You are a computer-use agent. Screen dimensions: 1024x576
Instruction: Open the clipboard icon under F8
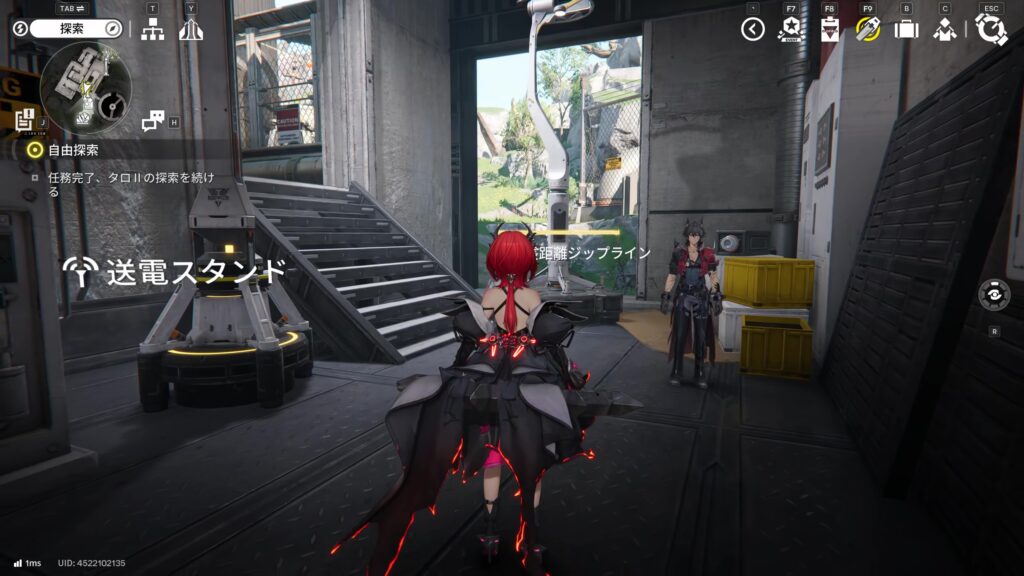coord(829,29)
